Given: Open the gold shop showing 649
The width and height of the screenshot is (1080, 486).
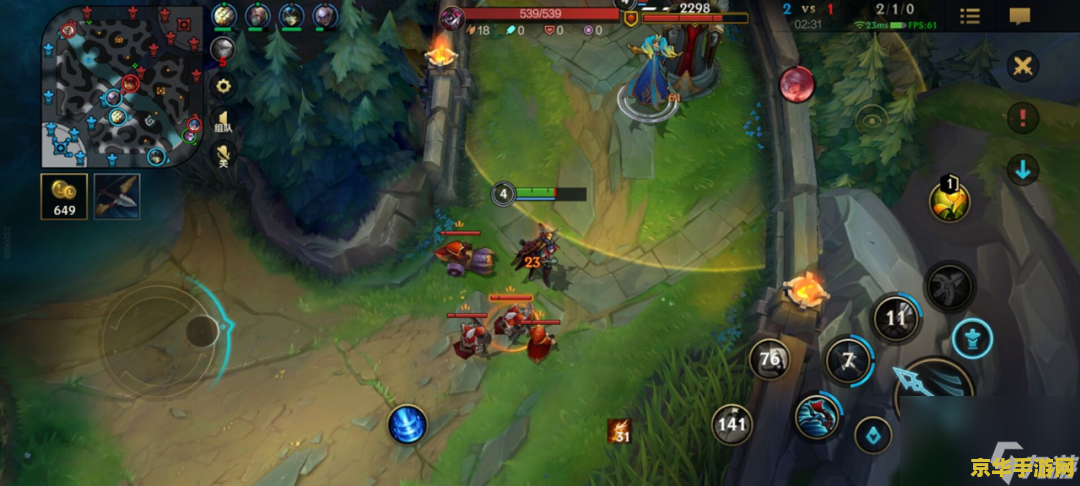Looking at the screenshot, I should (65, 196).
